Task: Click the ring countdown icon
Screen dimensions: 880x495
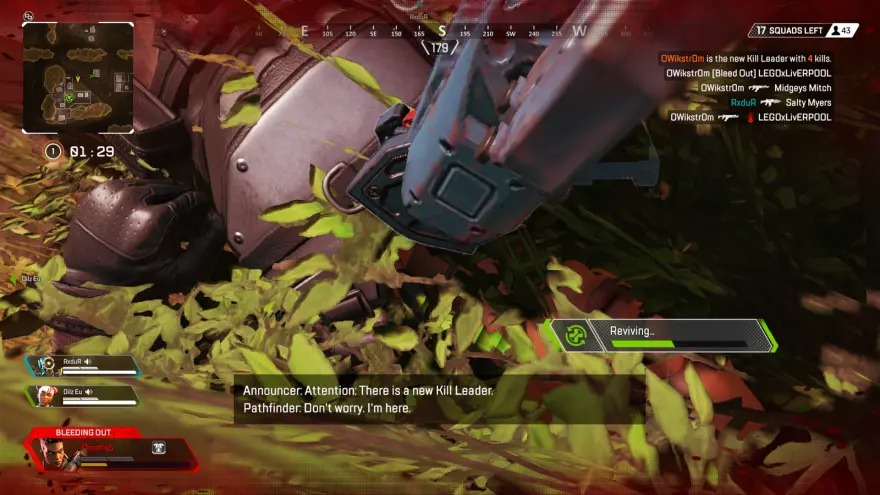Action: 52,152
